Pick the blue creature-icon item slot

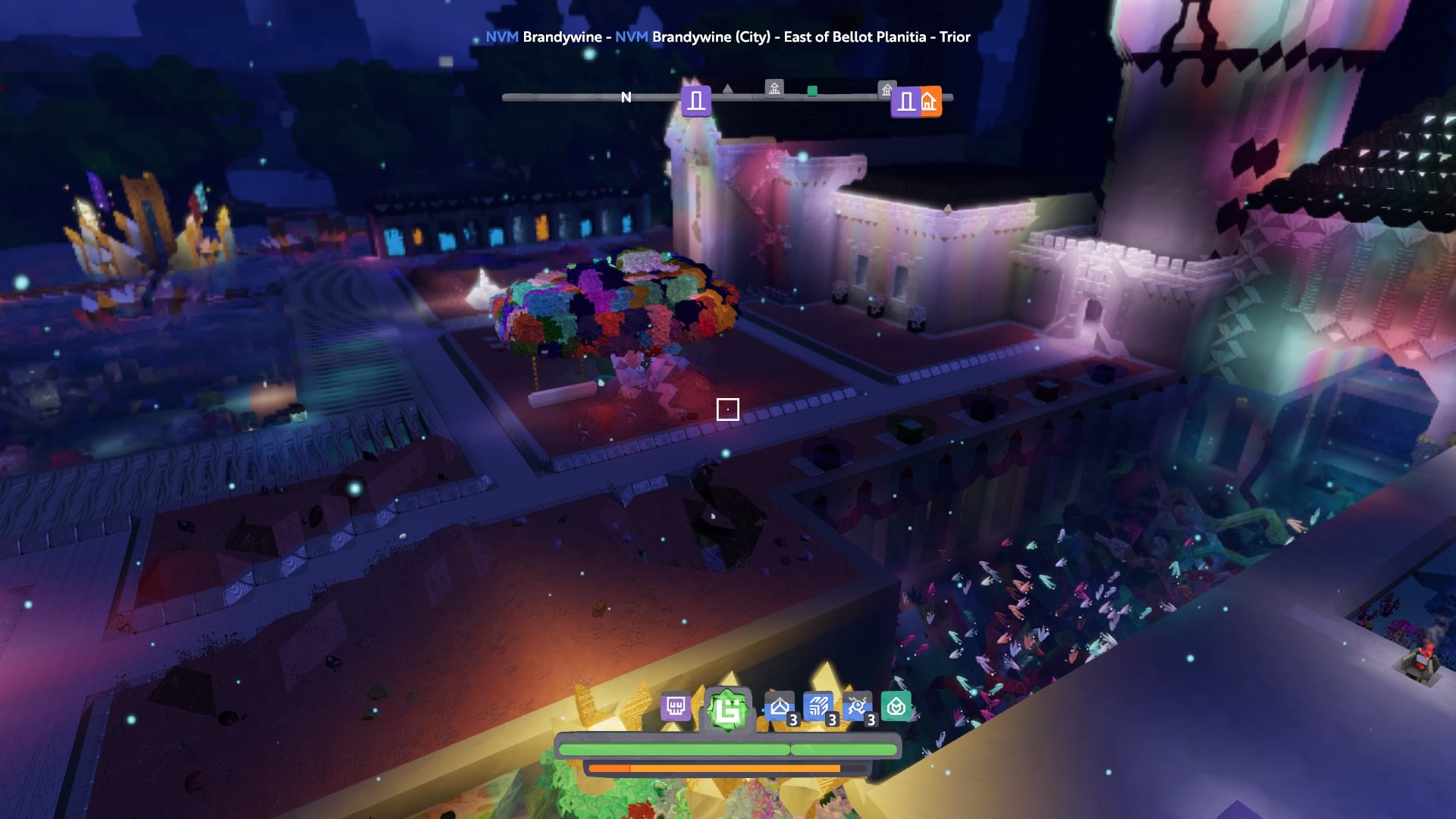857,708
